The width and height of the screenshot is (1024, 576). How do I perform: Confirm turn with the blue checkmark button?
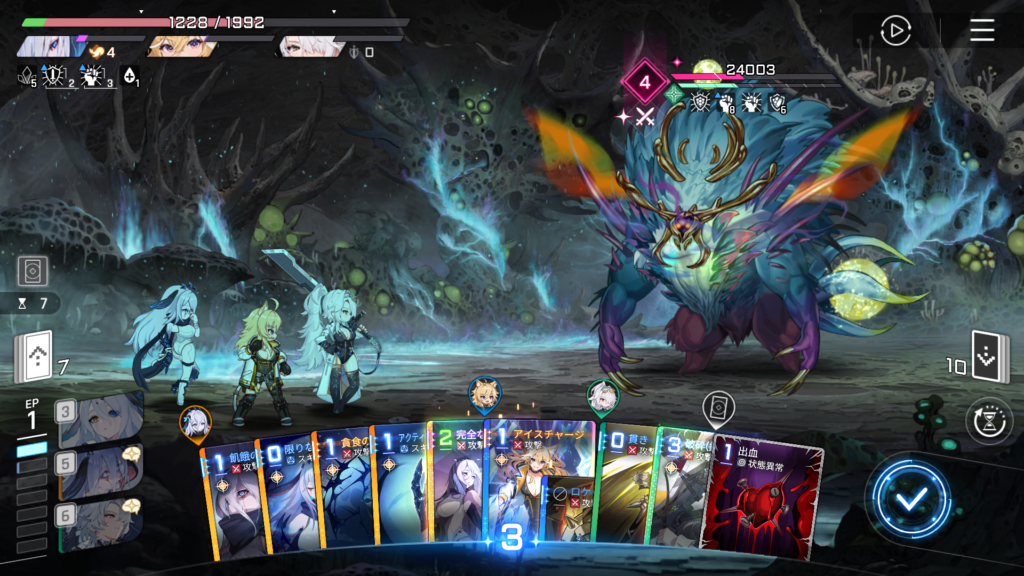point(909,500)
